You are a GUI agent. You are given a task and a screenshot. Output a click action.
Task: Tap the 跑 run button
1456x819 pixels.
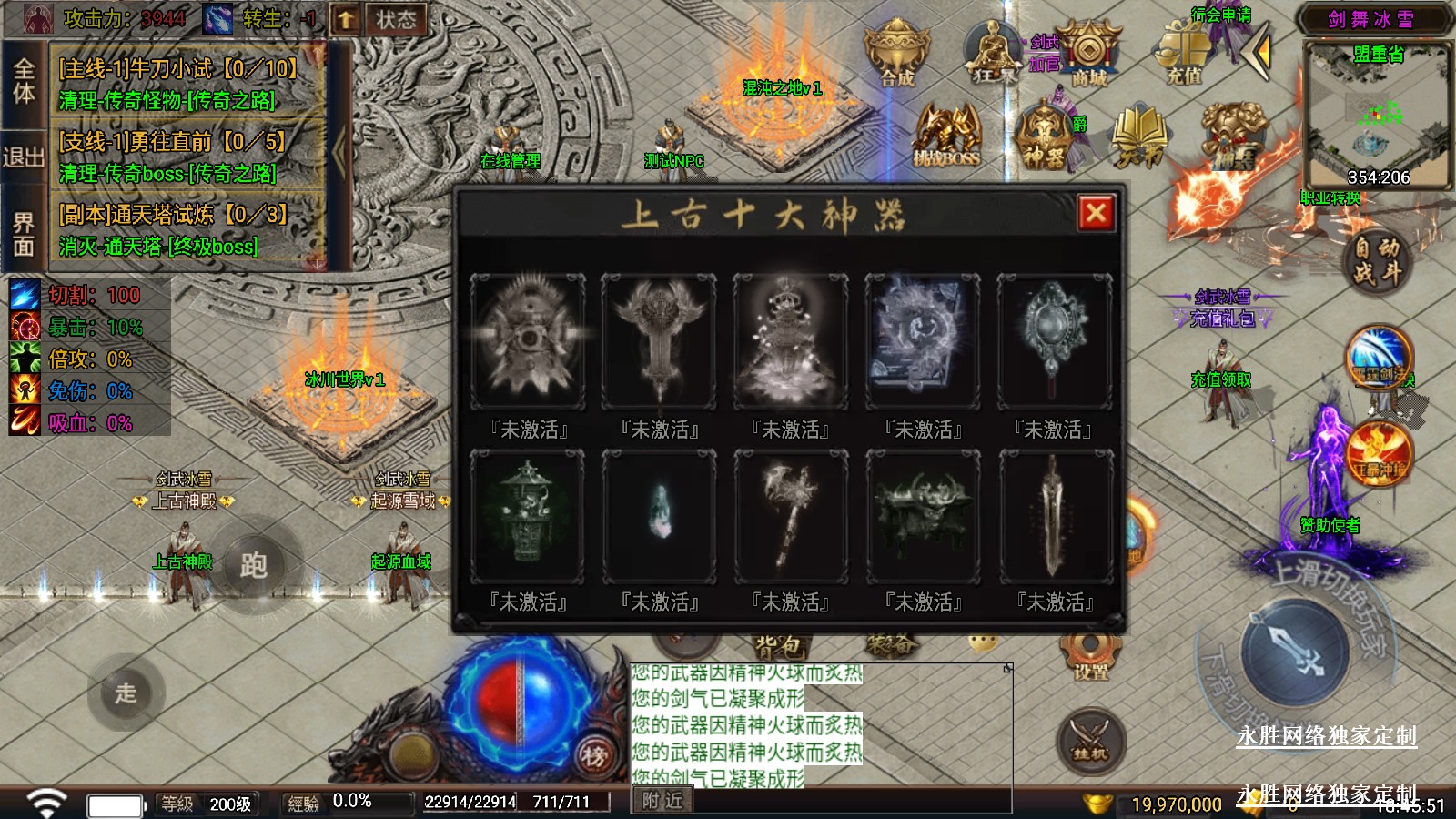pos(253,565)
